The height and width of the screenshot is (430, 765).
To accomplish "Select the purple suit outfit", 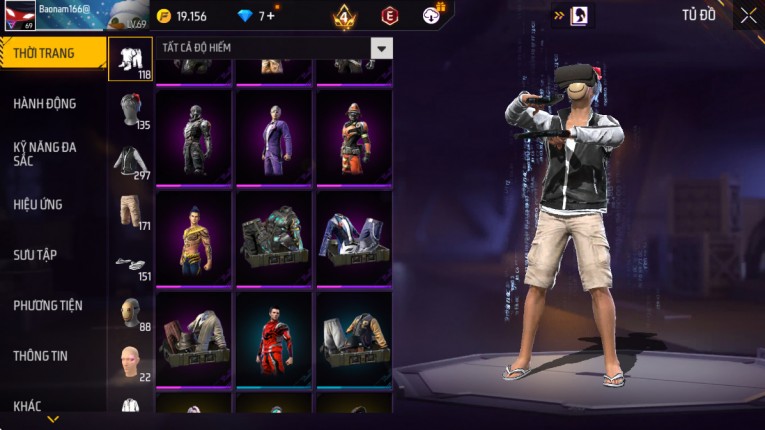I will point(275,137).
